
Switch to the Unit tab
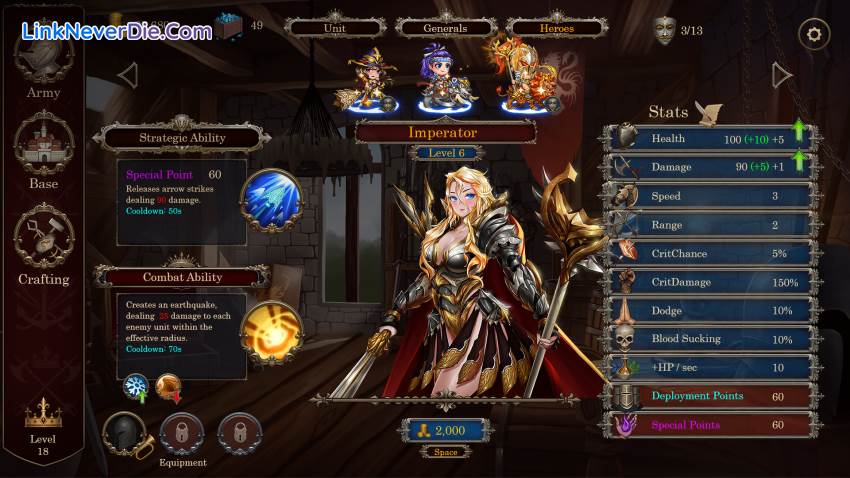tap(335, 28)
